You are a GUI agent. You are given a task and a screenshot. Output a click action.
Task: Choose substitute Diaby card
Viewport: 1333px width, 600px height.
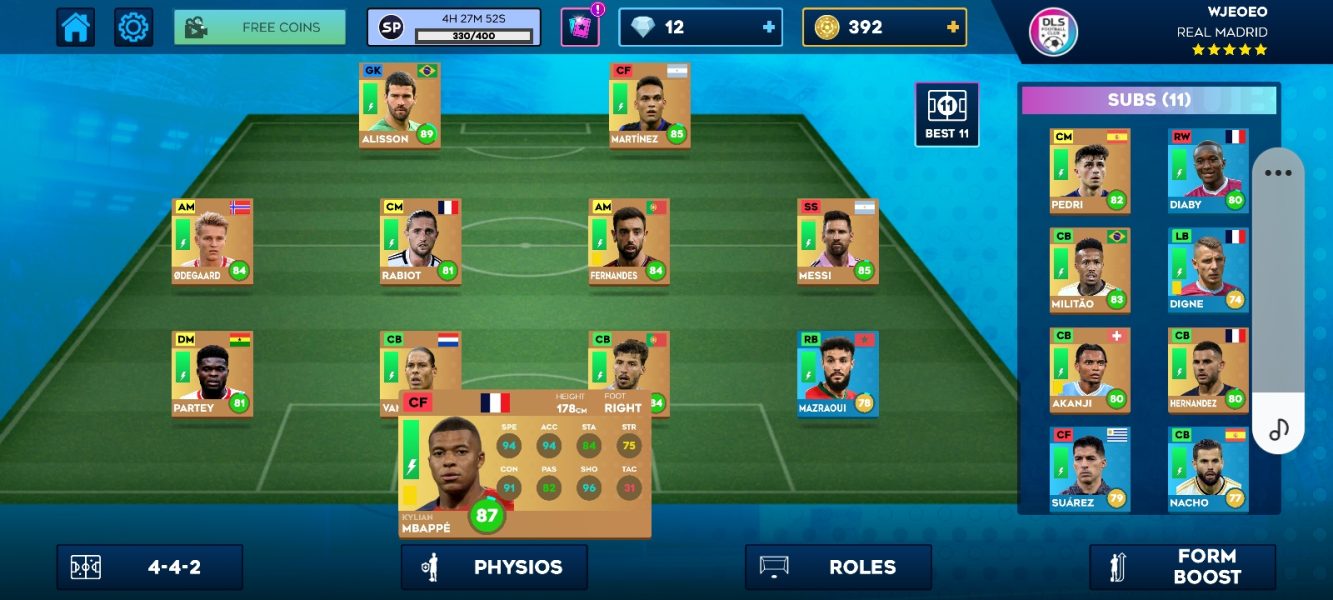click(x=1208, y=170)
